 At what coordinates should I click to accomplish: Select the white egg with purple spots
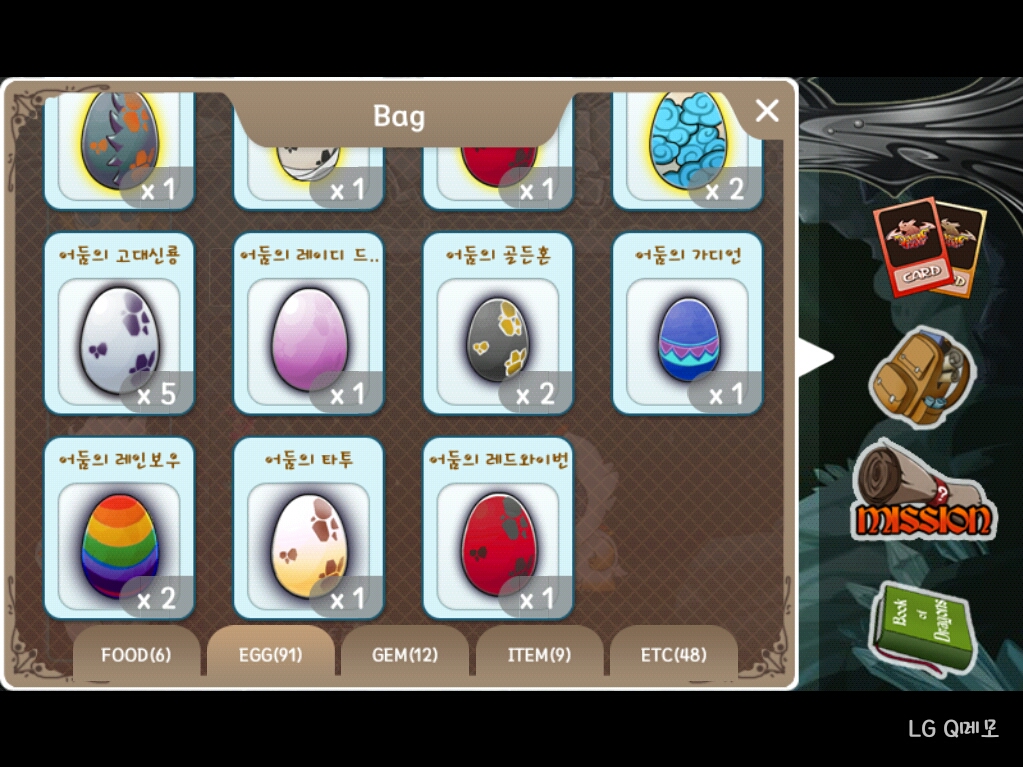119,340
